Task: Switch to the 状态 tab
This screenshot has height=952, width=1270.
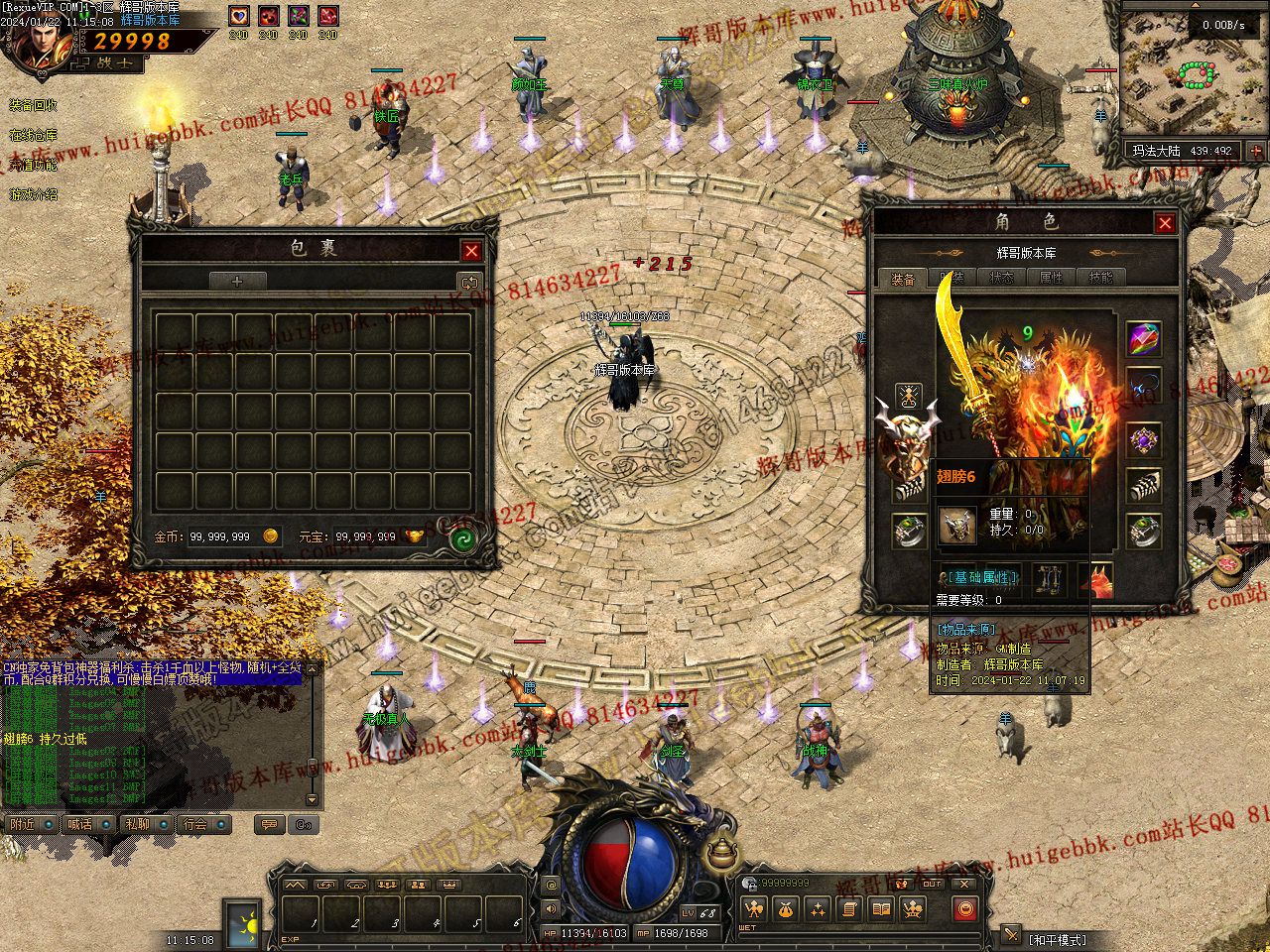Action: [x=1001, y=279]
